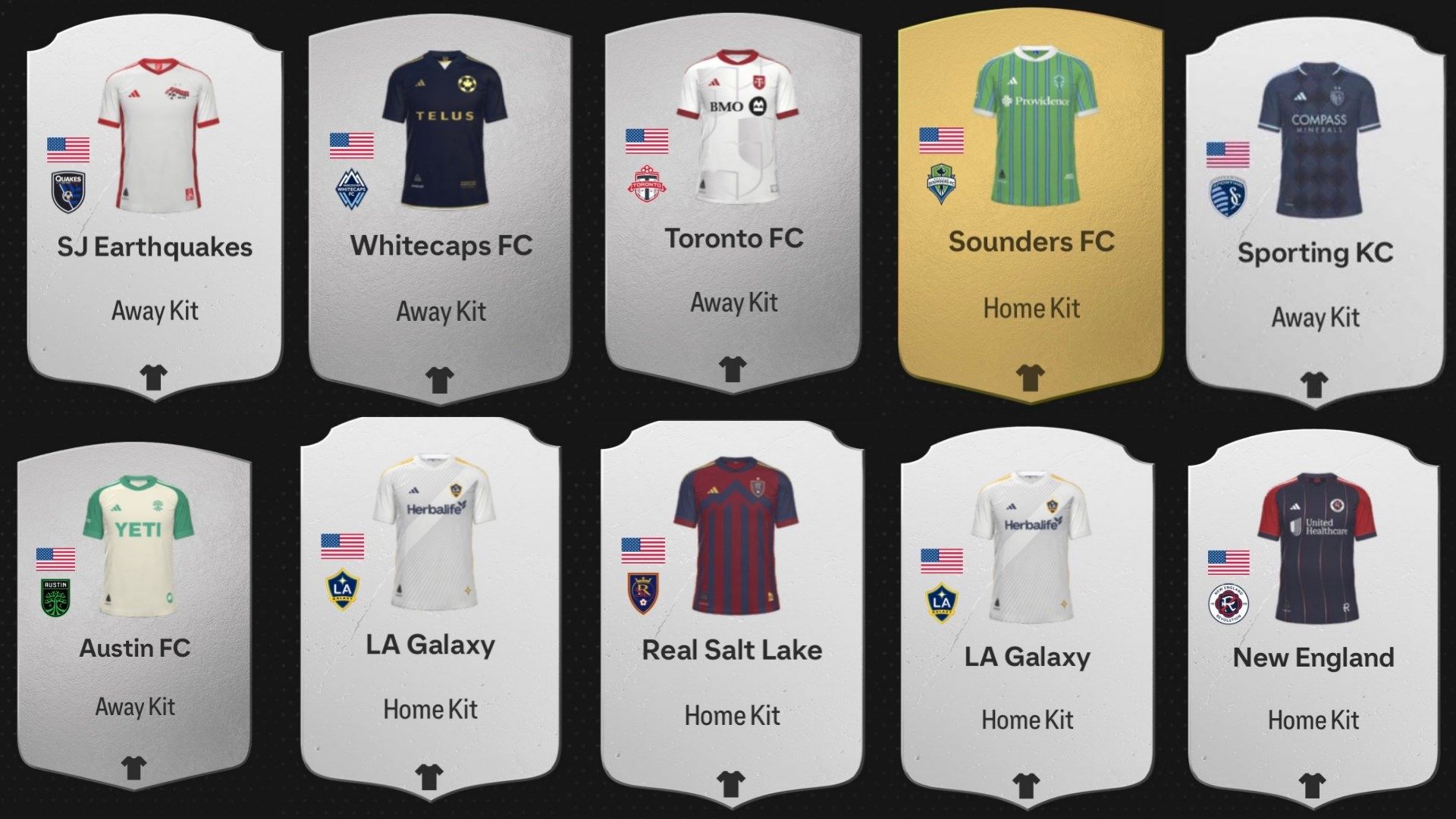Select the LA Galaxy shield badge
Viewport: 1456px width, 819px height.
[x=343, y=589]
